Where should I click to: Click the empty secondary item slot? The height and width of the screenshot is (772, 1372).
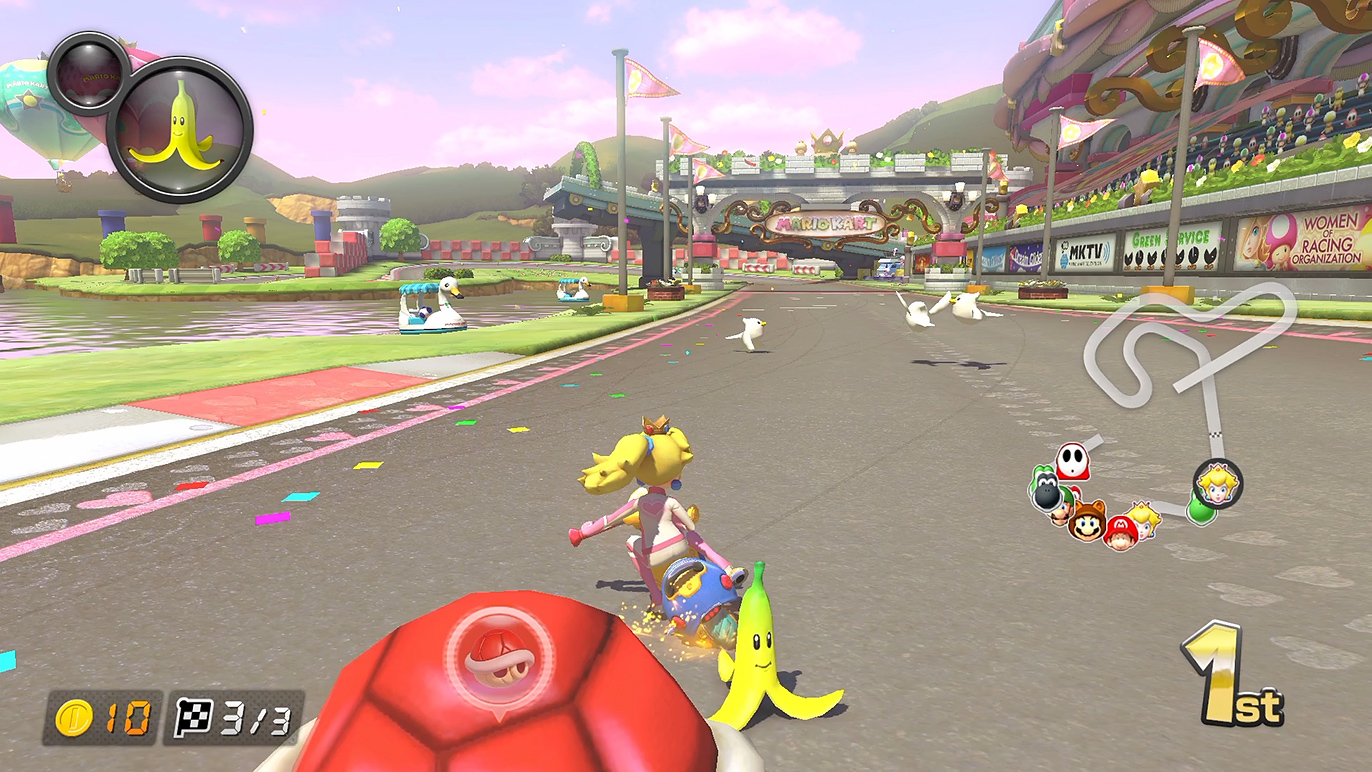tap(87, 72)
